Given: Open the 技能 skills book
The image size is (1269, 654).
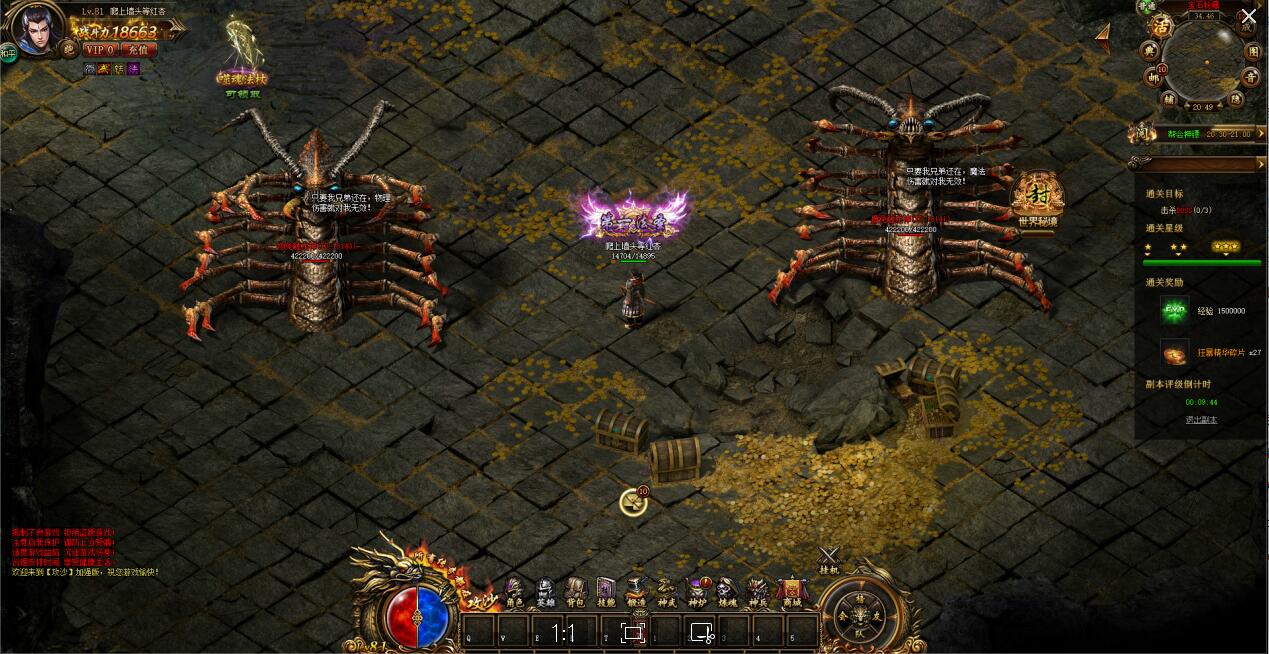Looking at the screenshot, I should pyautogui.click(x=606, y=592).
